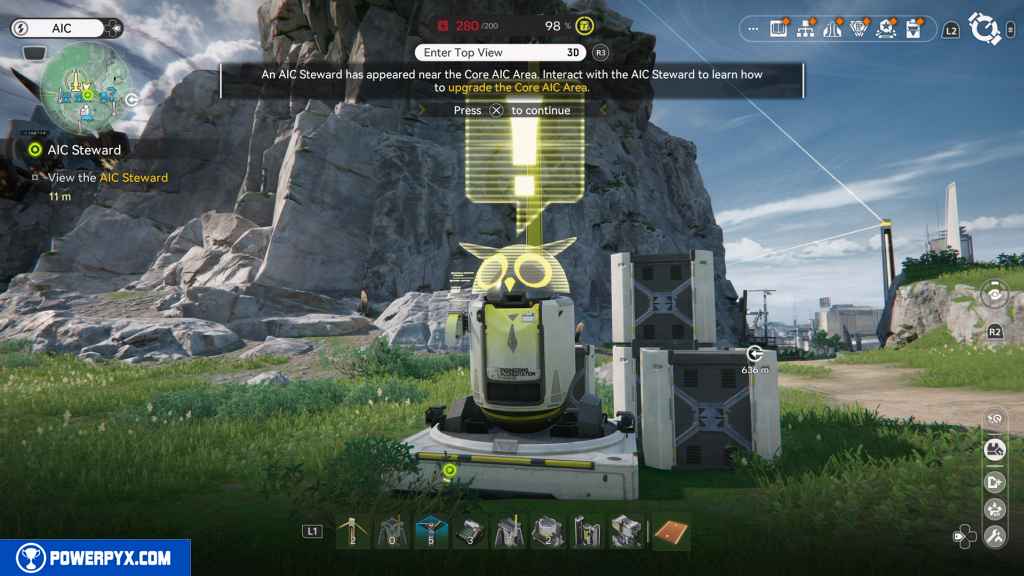Select the blue hexagon building slot

click(430, 532)
